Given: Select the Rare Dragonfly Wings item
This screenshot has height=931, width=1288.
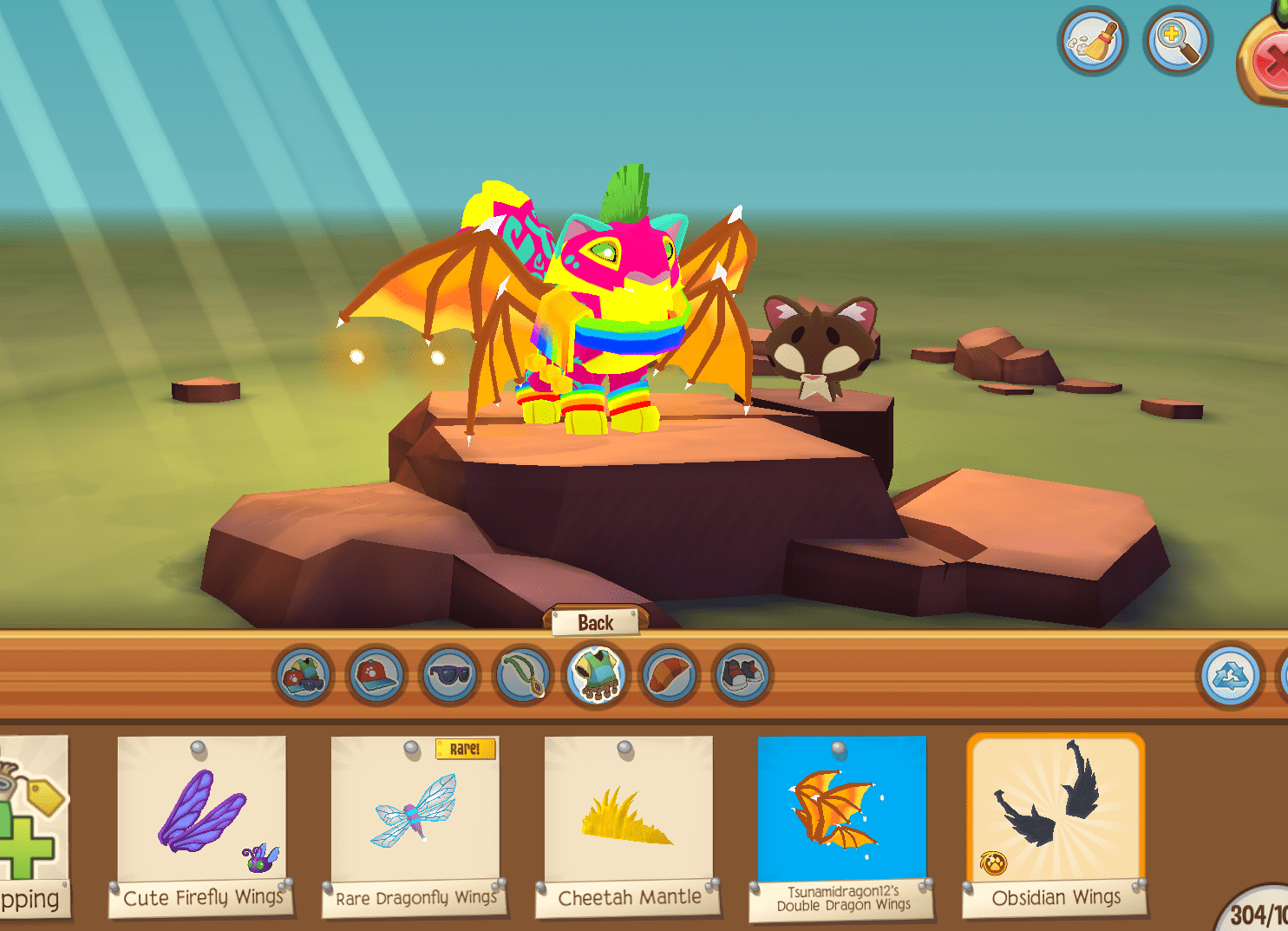Looking at the screenshot, I should 415,816.
